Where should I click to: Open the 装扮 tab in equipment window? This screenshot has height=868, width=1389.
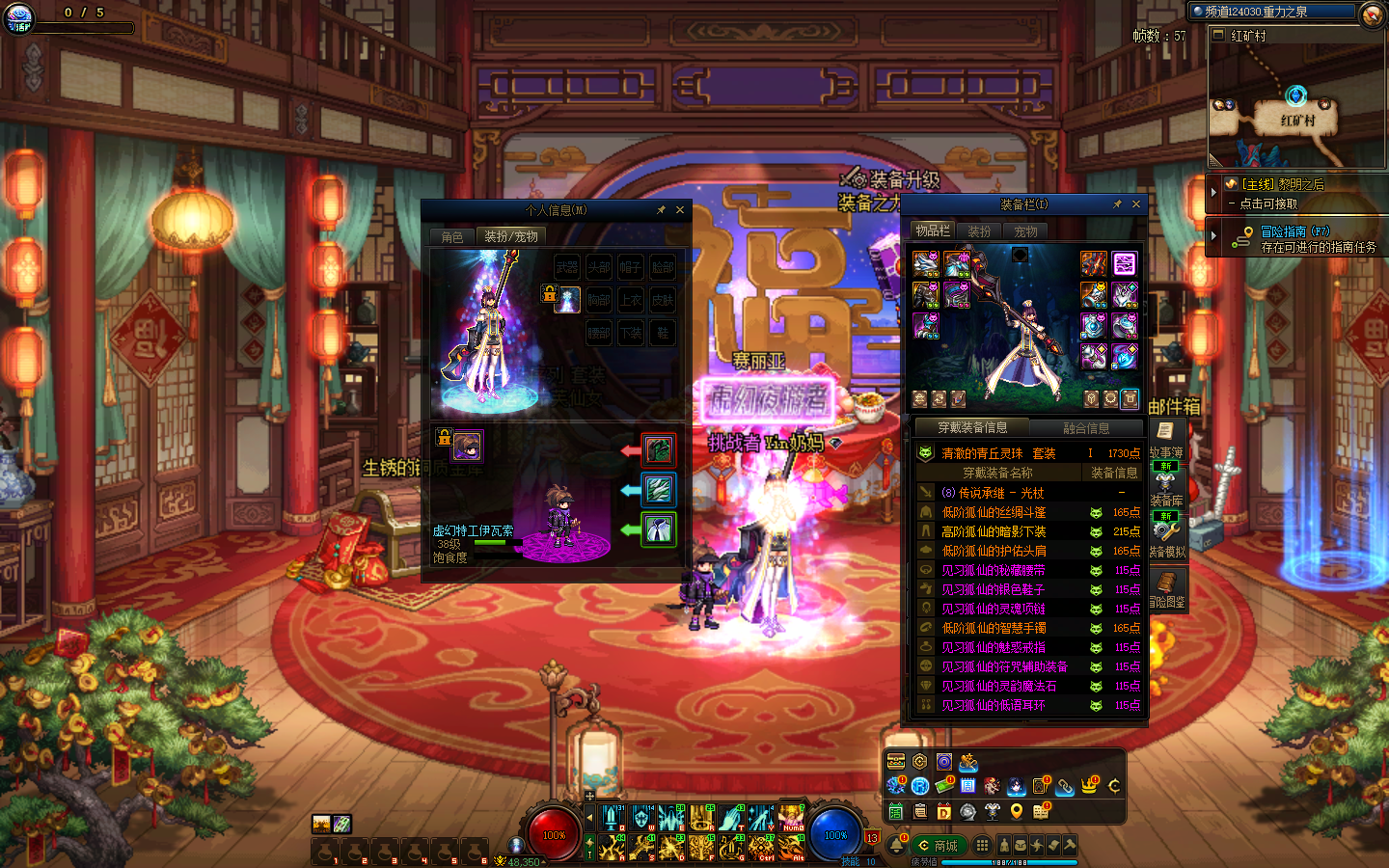979,231
